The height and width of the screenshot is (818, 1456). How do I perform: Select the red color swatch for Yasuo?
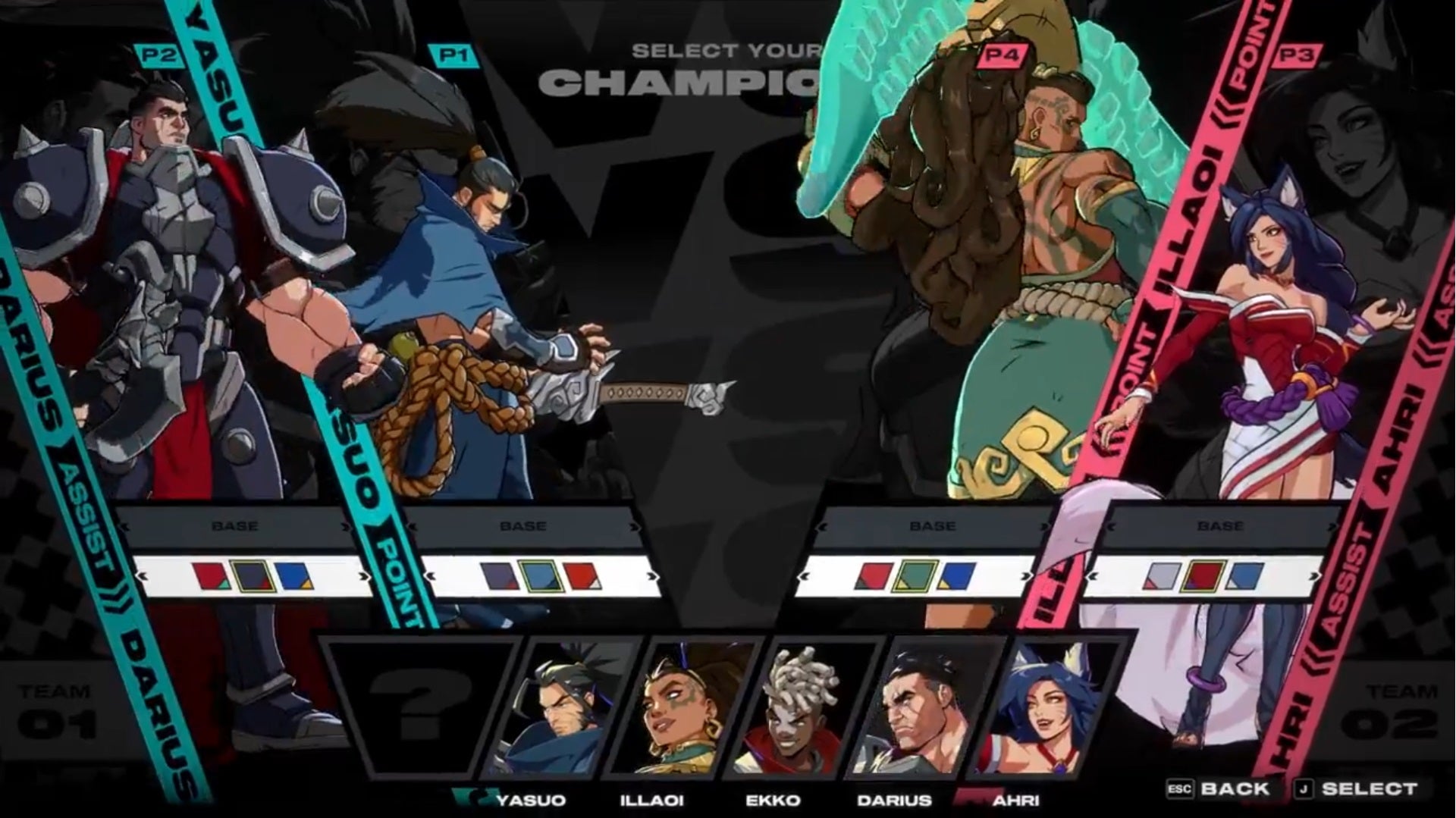(x=582, y=576)
